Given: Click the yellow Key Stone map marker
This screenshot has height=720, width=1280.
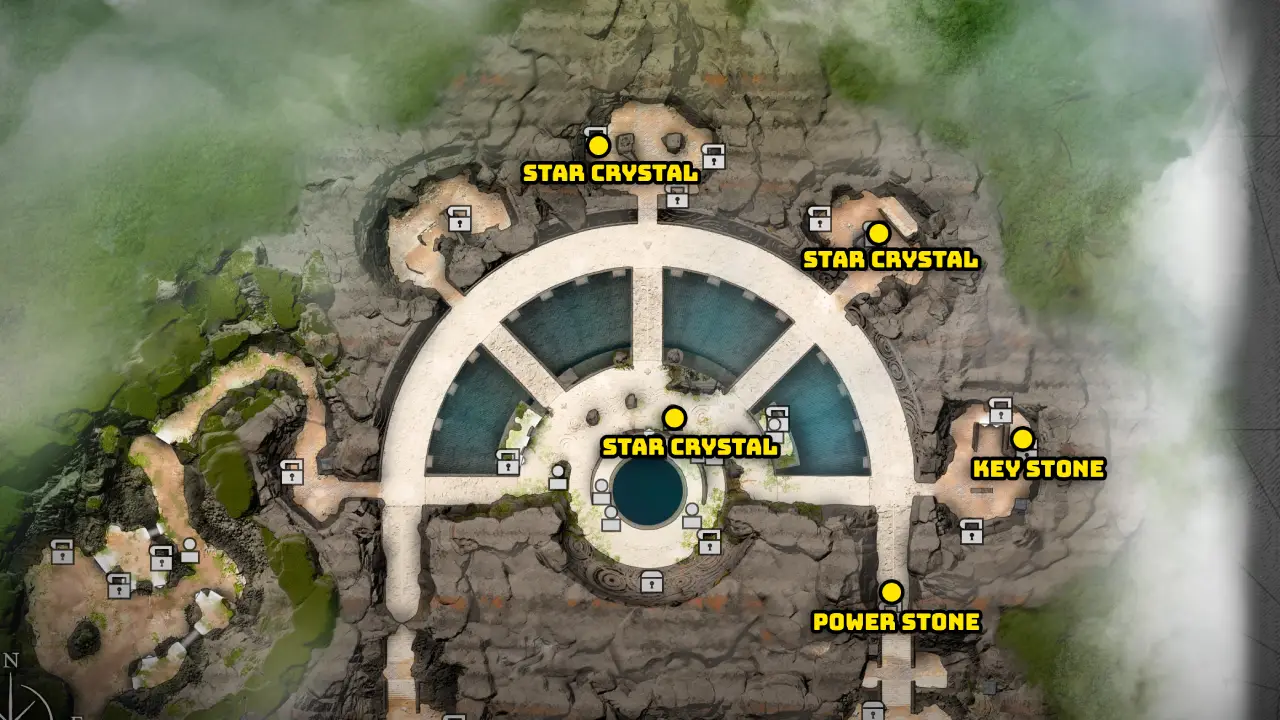Looking at the screenshot, I should coord(1021,438).
